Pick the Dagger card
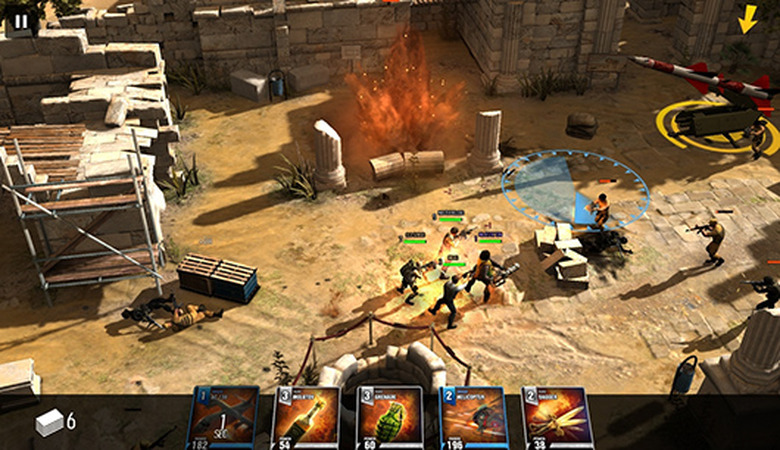Screen dimensions: 780x450 click(x=556, y=418)
